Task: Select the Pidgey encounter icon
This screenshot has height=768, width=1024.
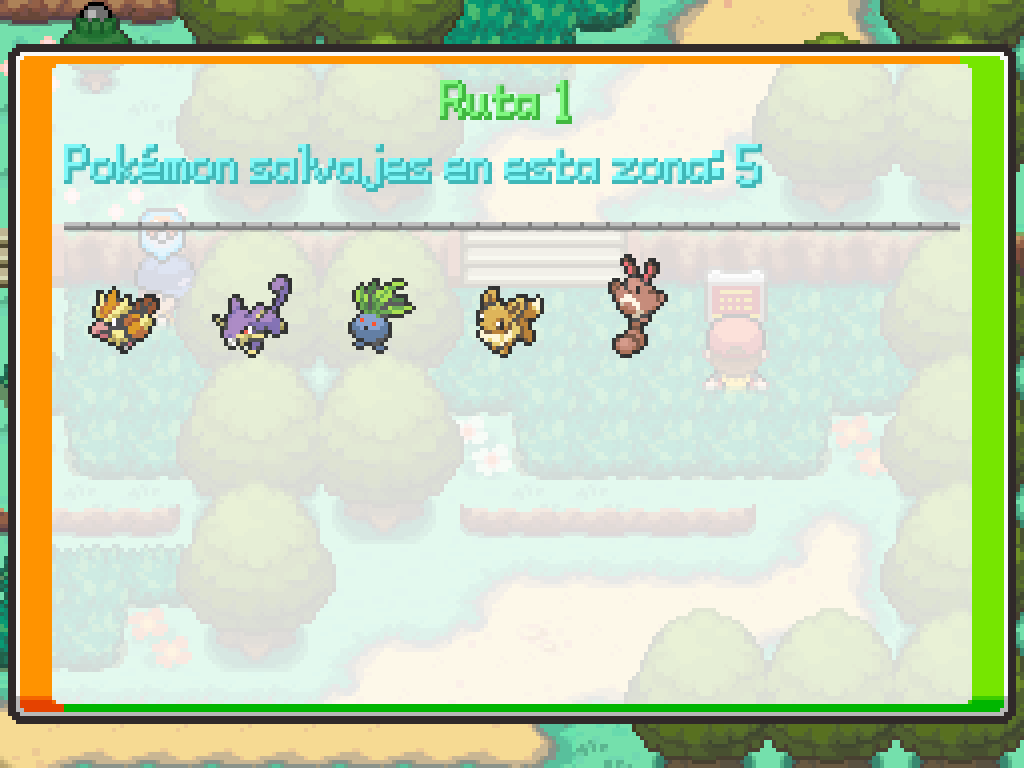Action: click(x=123, y=318)
